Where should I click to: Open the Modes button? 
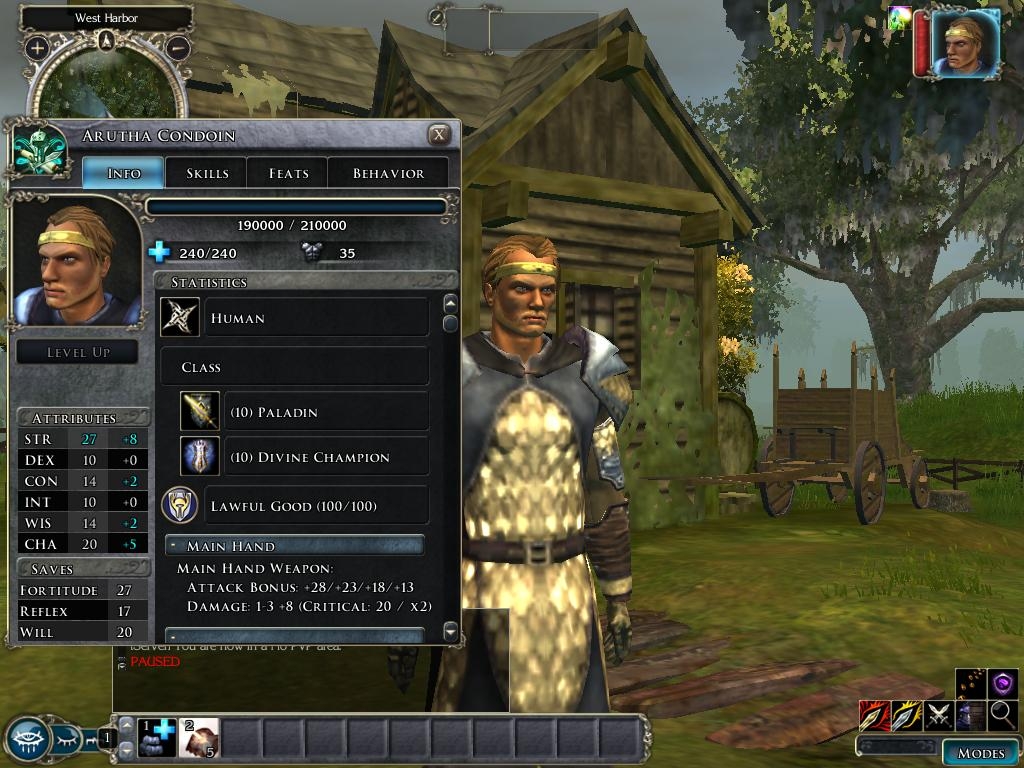980,753
